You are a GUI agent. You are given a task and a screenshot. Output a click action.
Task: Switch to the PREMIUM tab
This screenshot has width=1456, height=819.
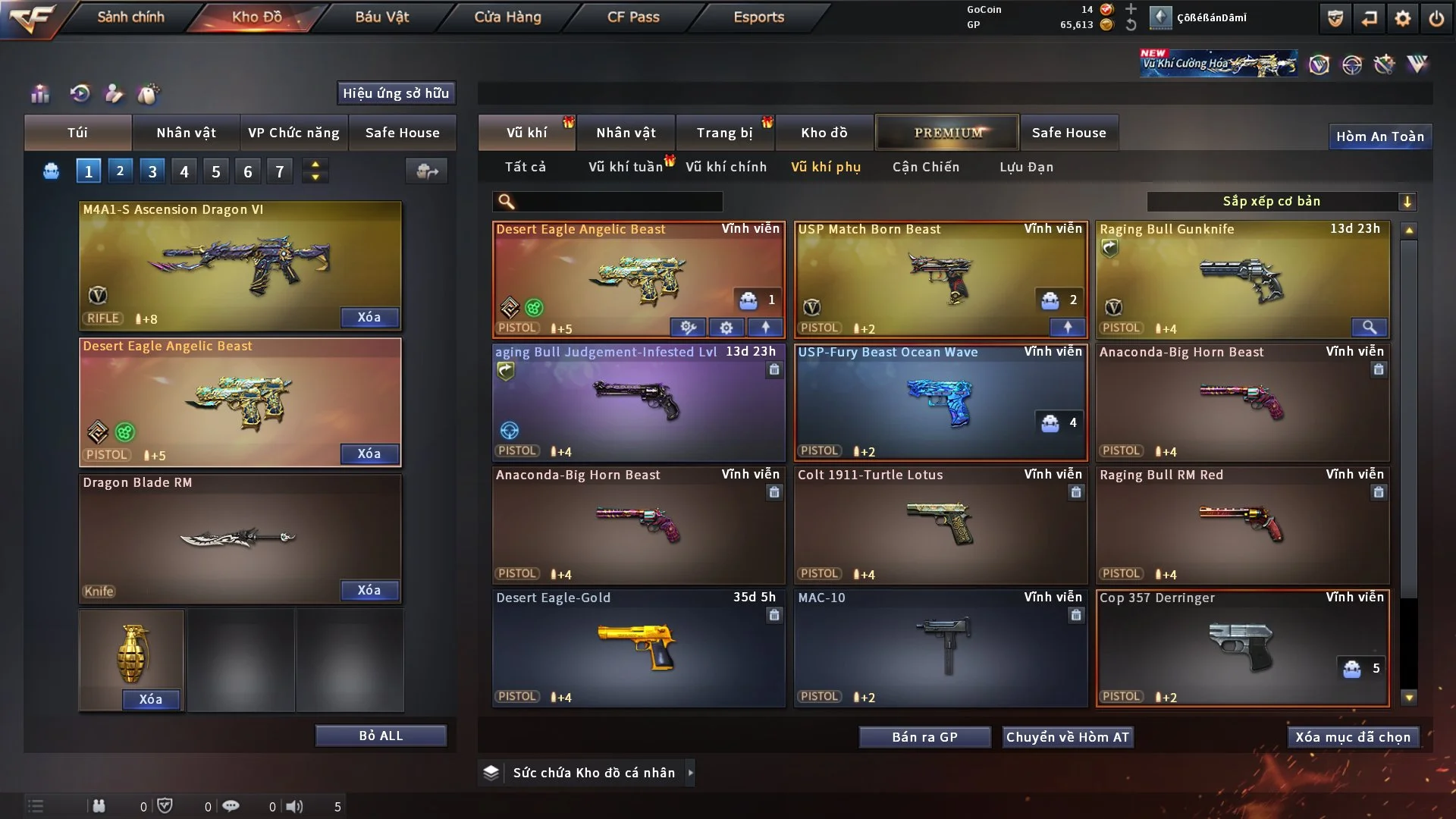coord(947,133)
